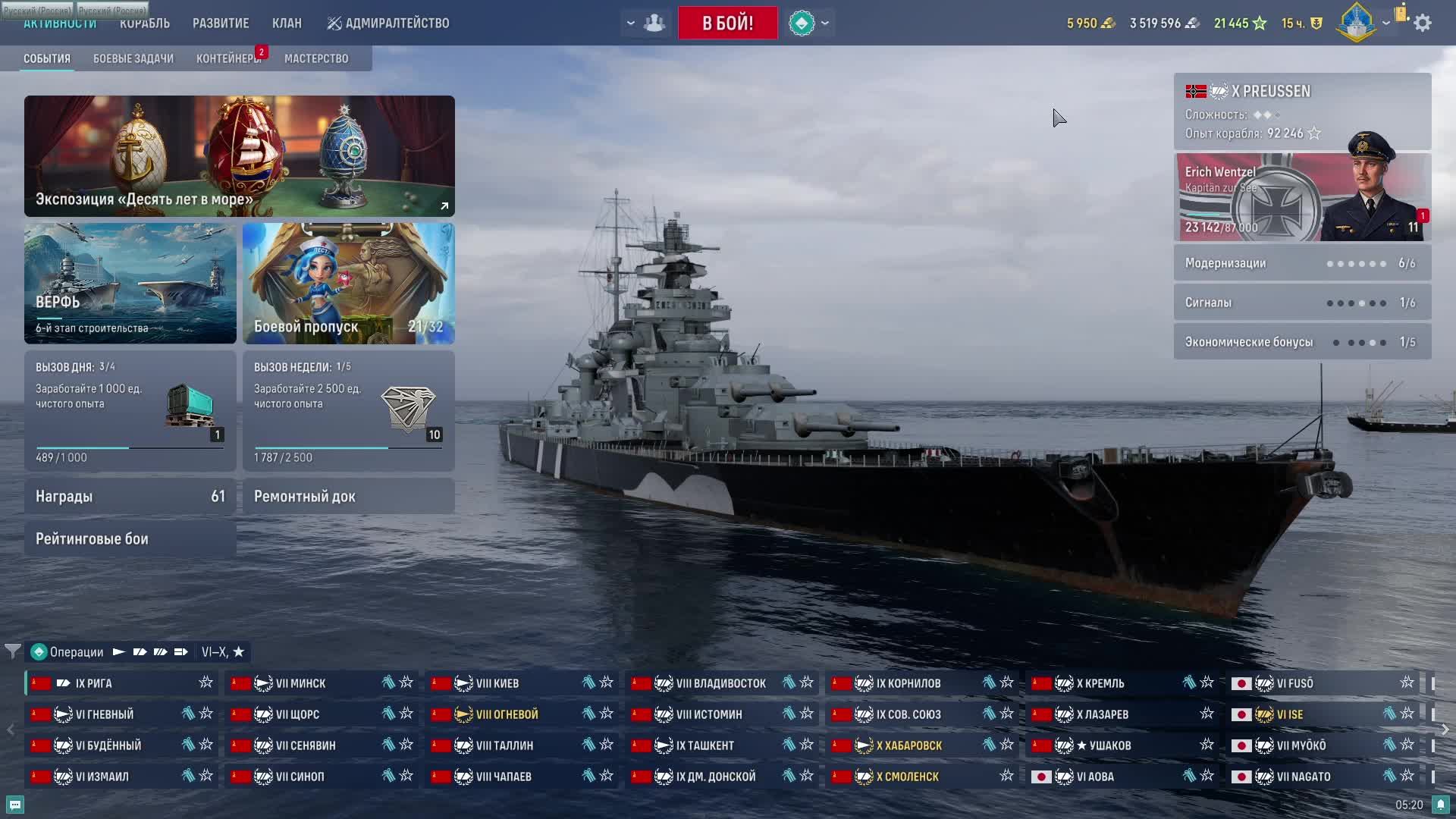Start battle with the red «В БОЙ!» button
This screenshot has height=819, width=1456.
[727, 23]
